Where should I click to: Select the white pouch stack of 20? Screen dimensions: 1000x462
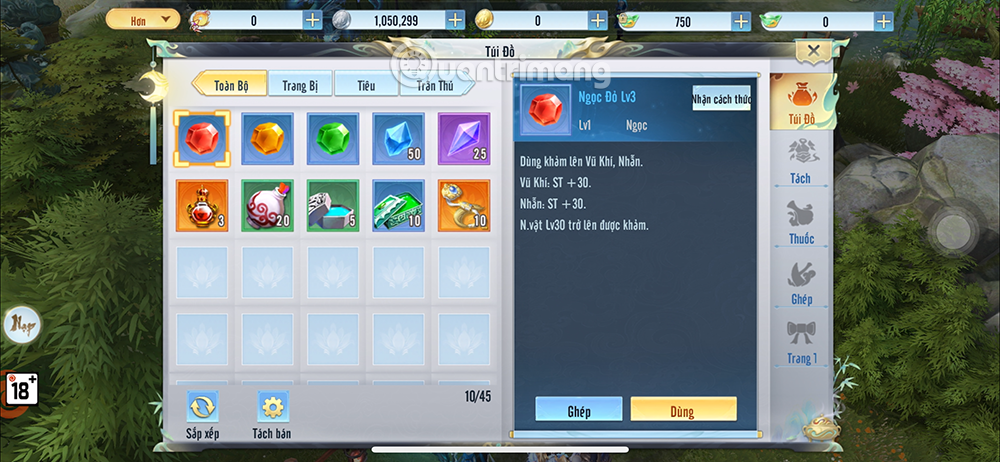267,205
